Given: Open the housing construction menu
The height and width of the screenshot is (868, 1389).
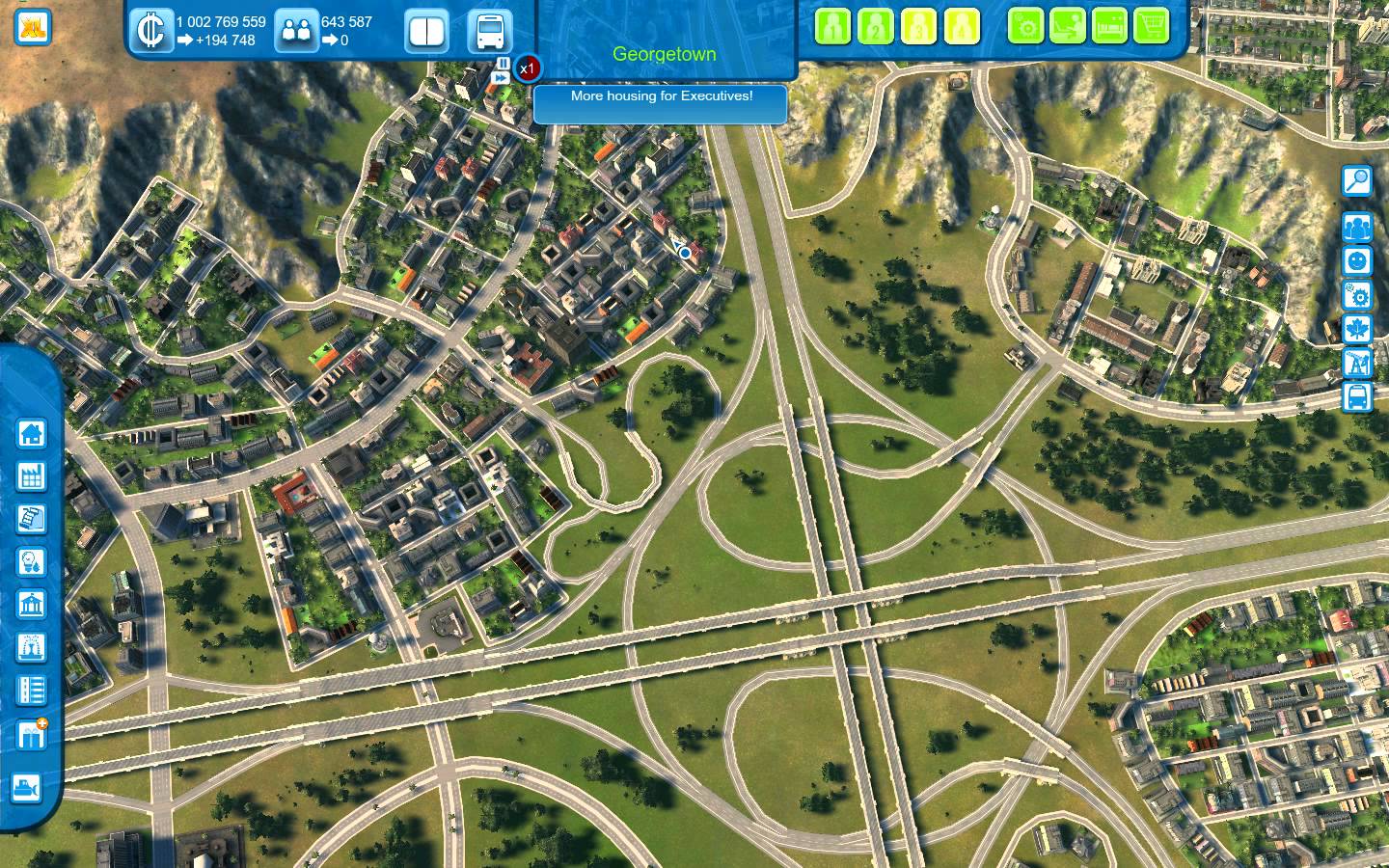Looking at the screenshot, I should 32,433.
